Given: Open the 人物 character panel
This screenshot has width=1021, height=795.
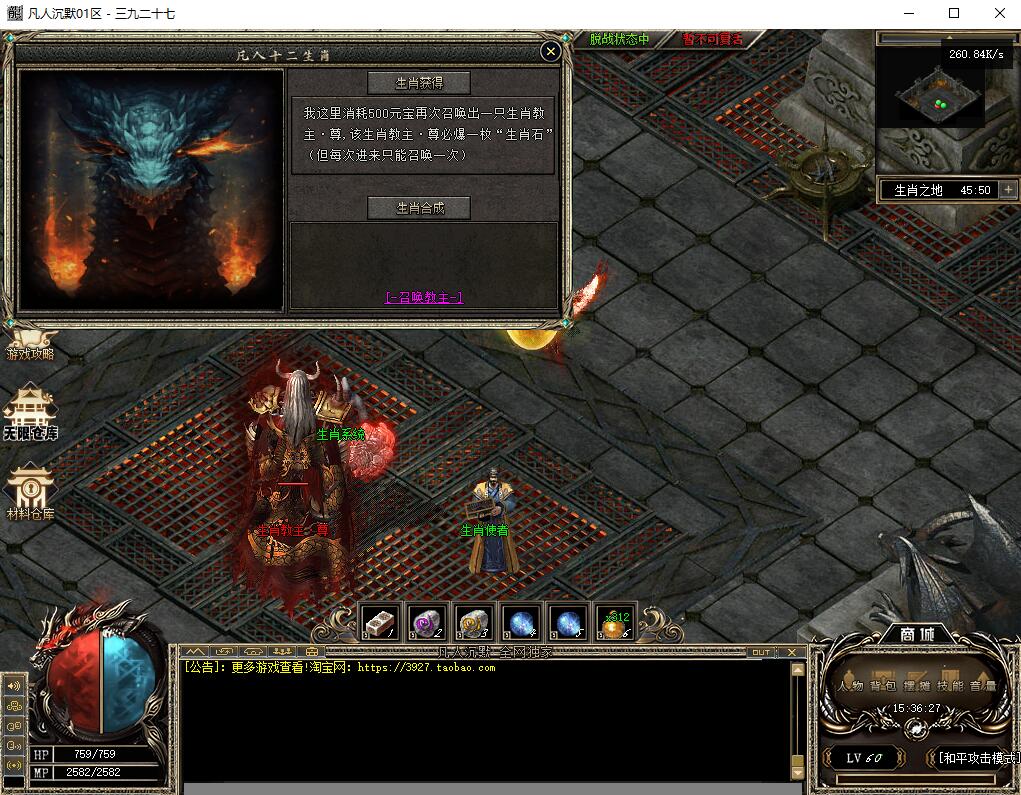Looking at the screenshot, I should (851, 683).
